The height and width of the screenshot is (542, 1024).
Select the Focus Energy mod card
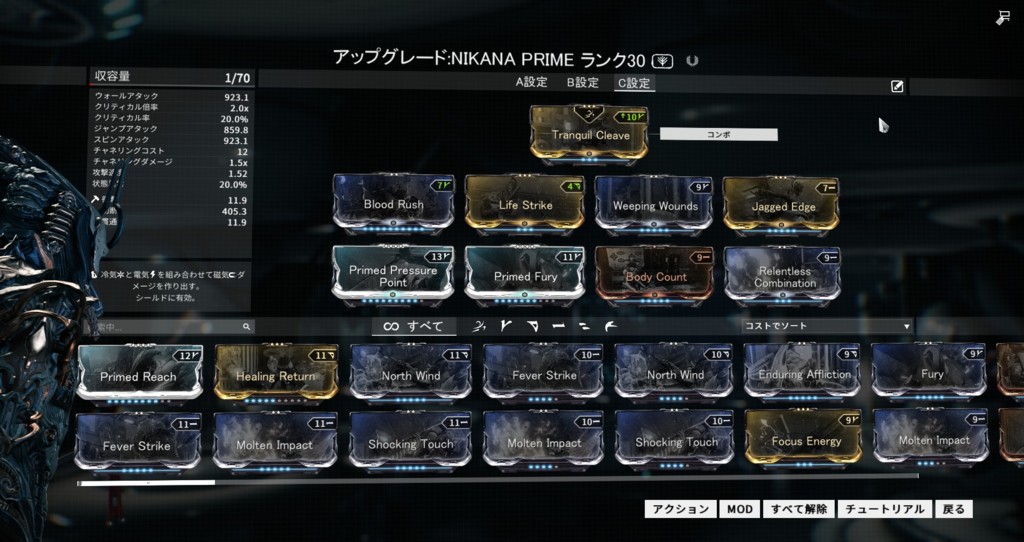tap(805, 439)
